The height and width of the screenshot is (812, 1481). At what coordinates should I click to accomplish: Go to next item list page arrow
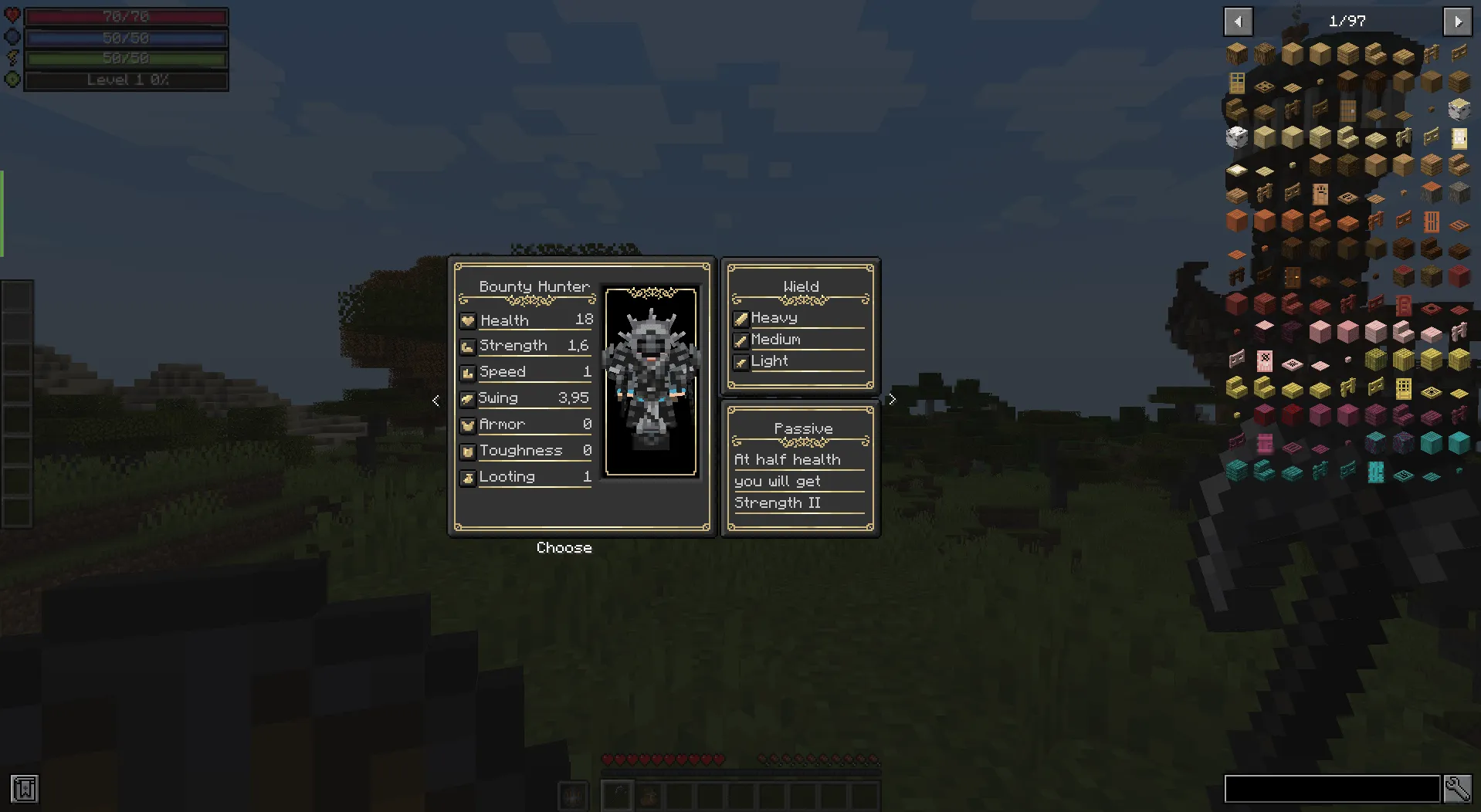[1458, 22]
